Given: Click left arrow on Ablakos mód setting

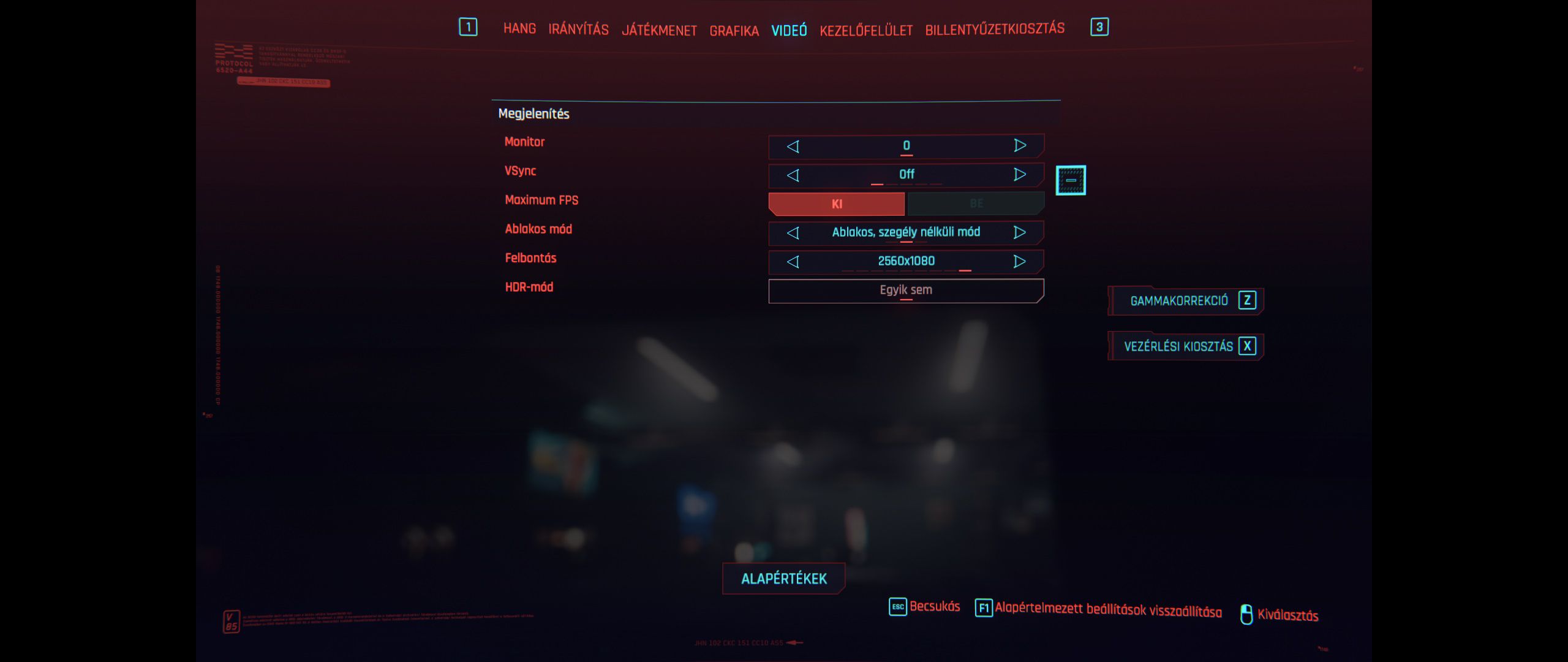Looking at the screenshot, I should [793, 232].
